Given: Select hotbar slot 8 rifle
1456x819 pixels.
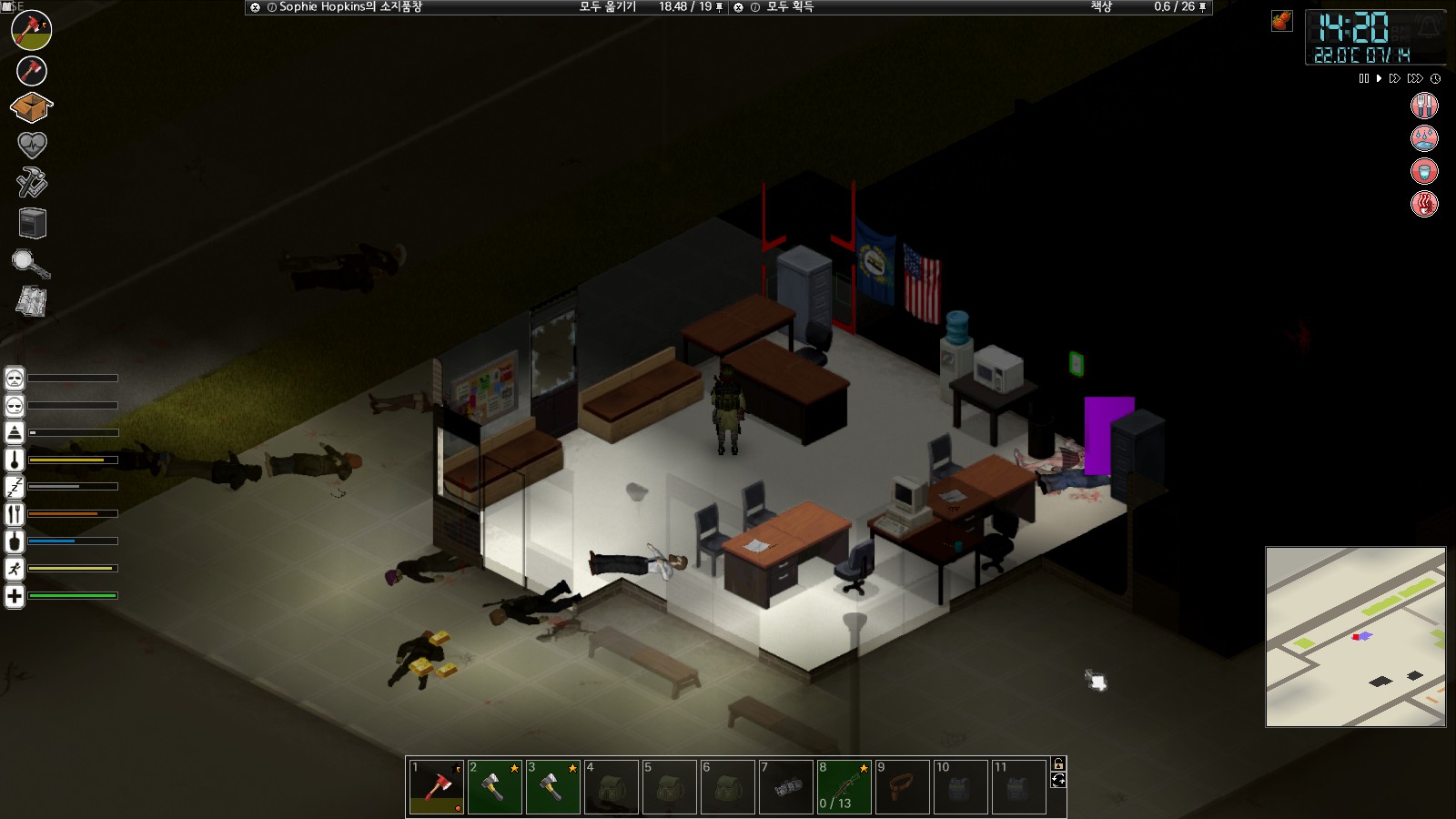Looking at the screenshot, I should tap(844, 787).
